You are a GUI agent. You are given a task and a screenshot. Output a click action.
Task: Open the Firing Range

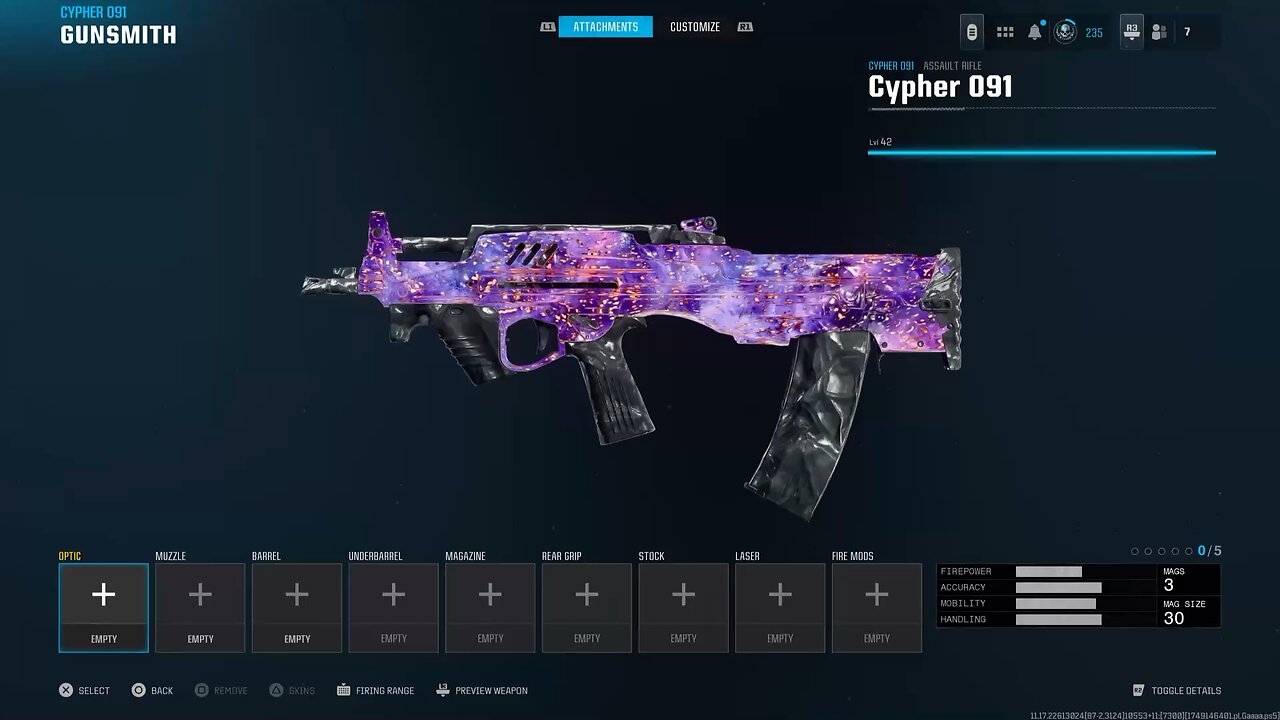pos(376,690)
